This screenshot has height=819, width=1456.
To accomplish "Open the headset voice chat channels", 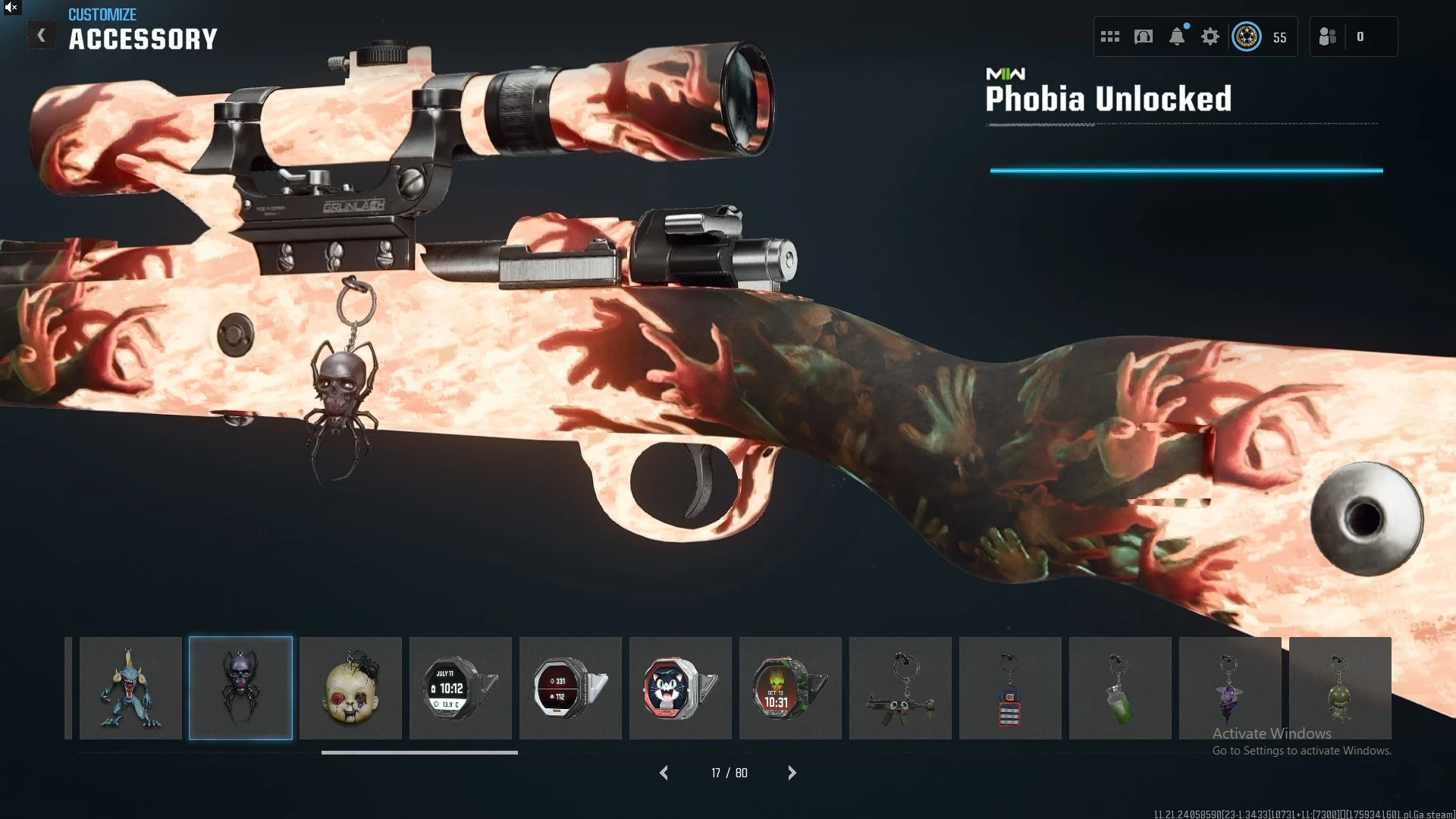I will pos(1144,36).
